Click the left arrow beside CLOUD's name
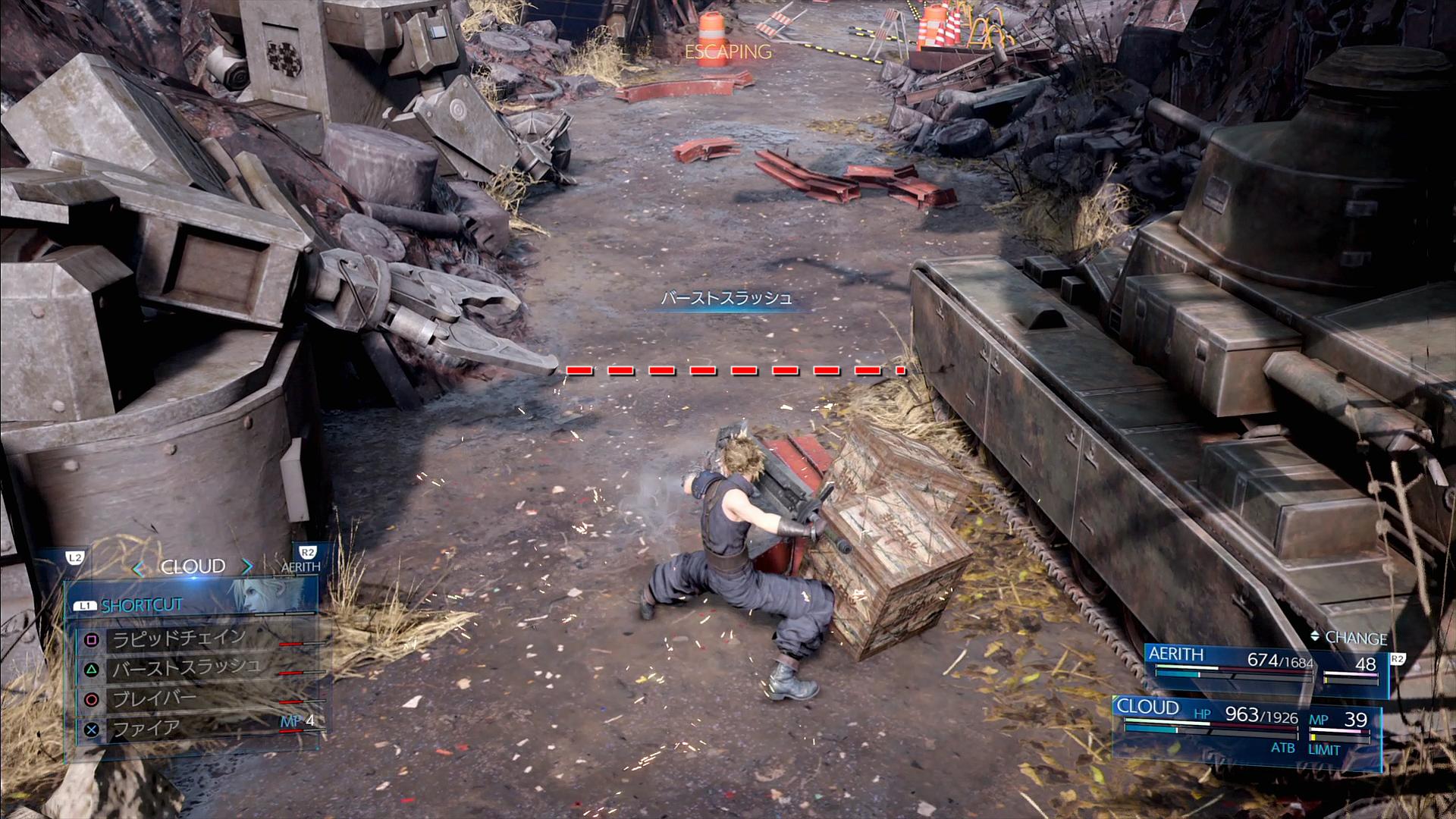This screenshot has height=819, width=1456. [x=138, y=568]
